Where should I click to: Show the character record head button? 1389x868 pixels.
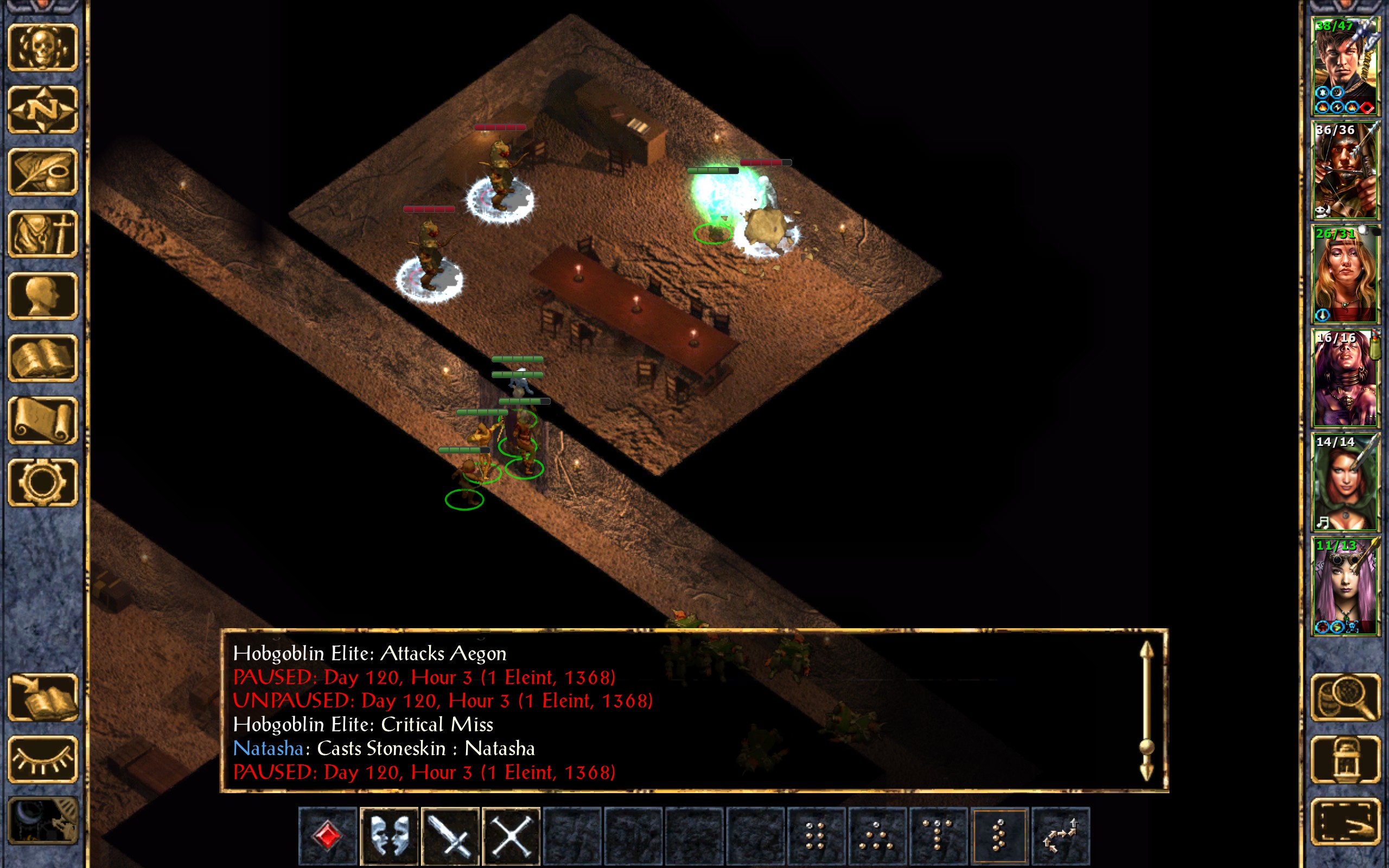pyautogui.click(x=43, y=296)
